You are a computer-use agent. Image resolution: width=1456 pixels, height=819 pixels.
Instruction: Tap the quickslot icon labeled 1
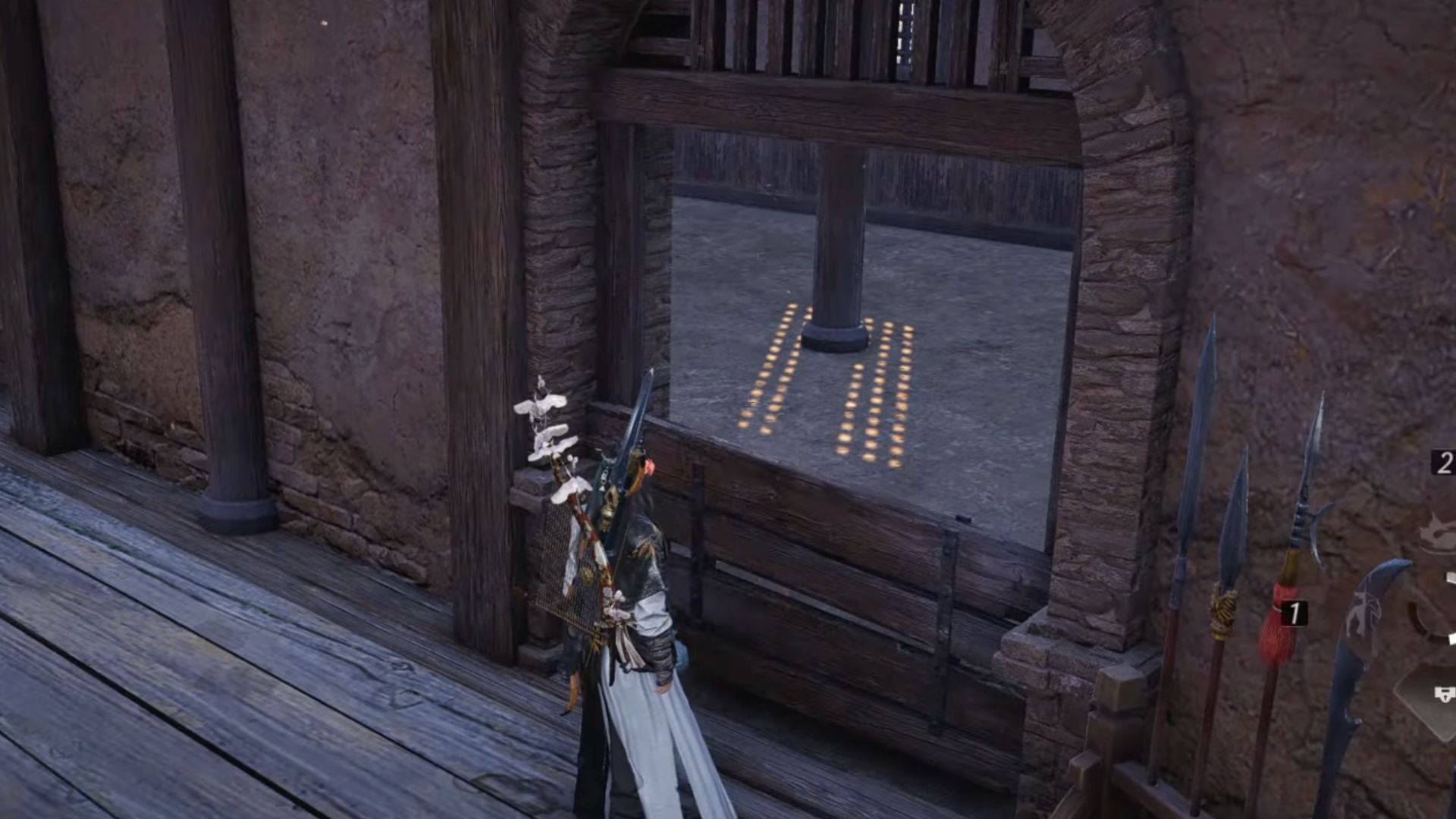pyautogui.click(x=1294, y=611)
